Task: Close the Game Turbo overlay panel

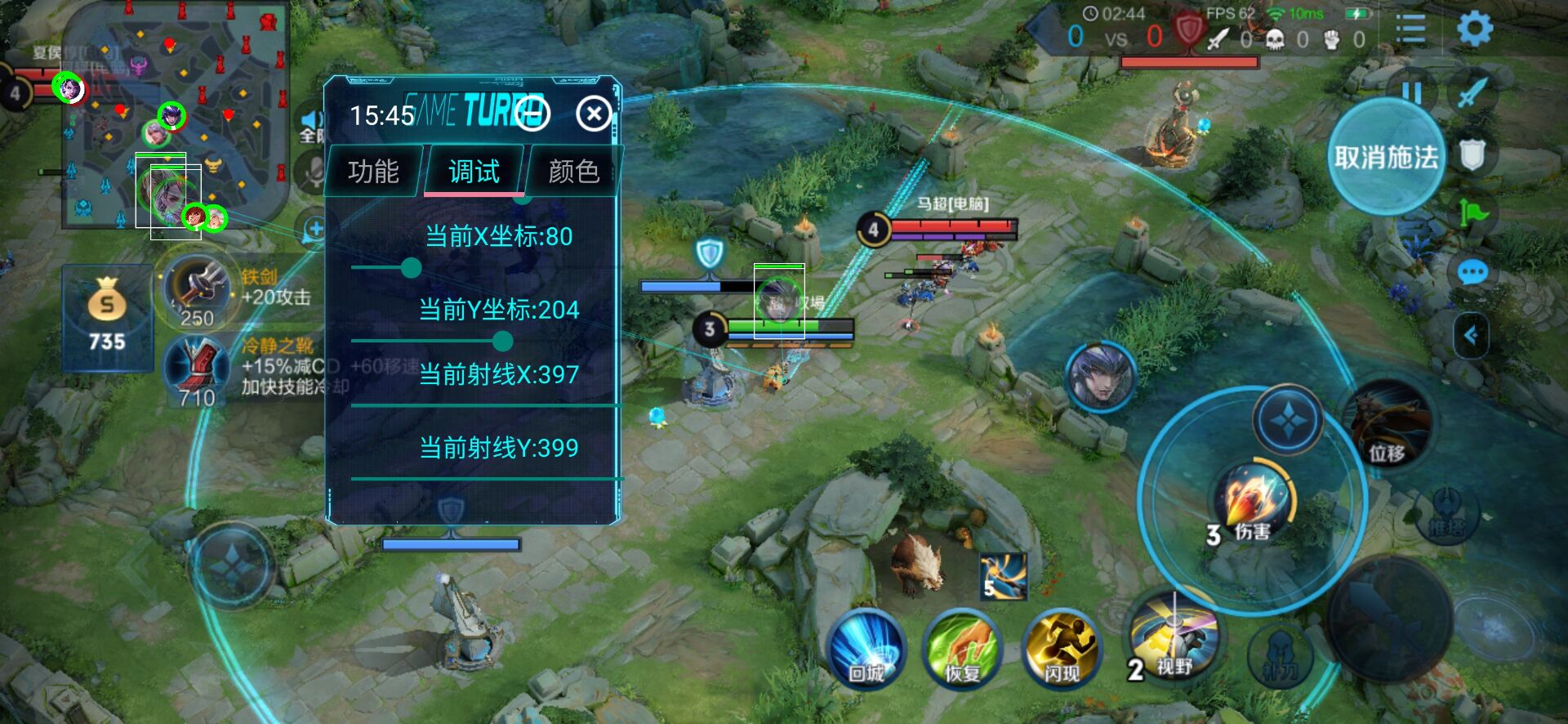Action: (x=594, y=114)
